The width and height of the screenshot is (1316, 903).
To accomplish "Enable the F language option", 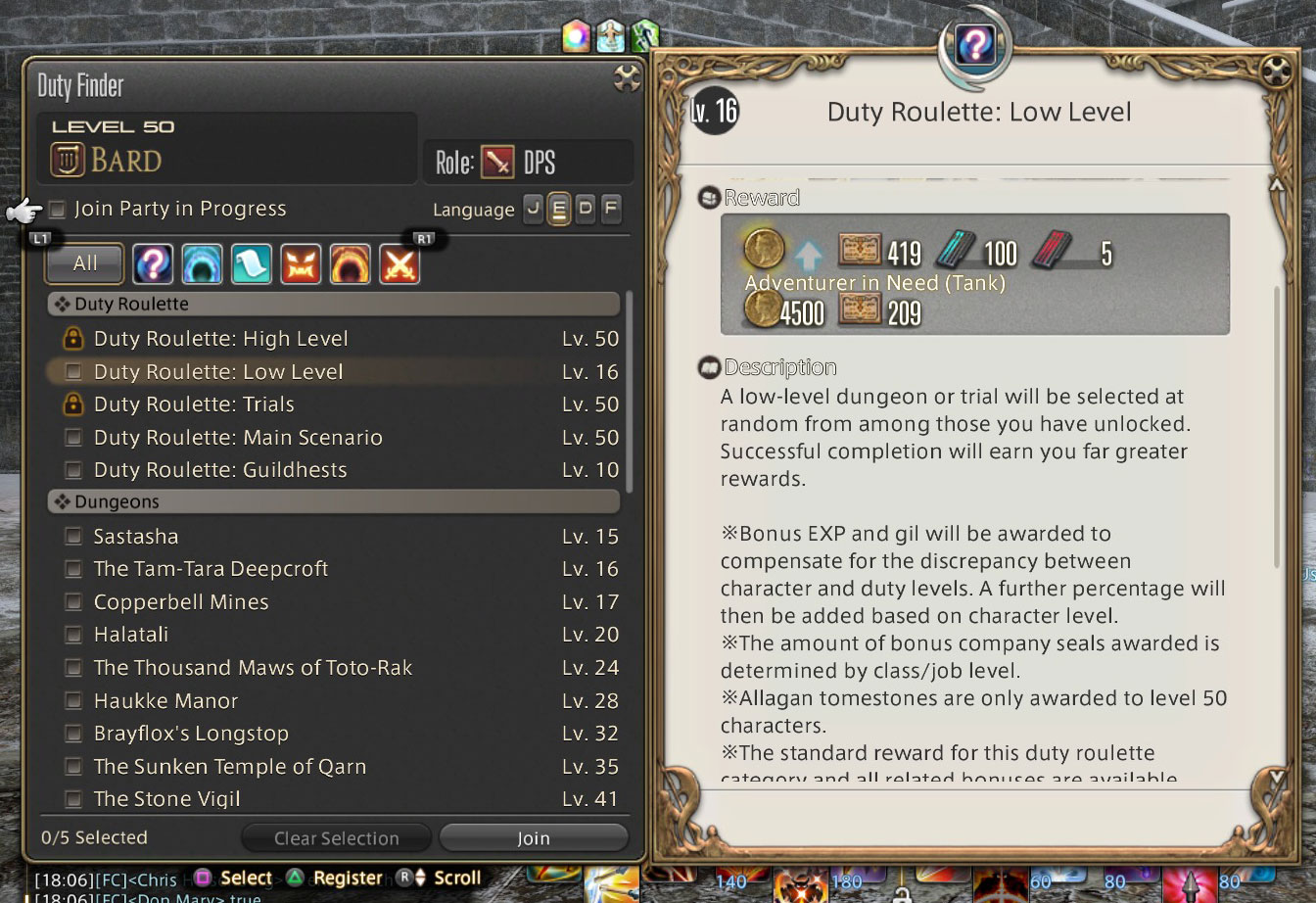I will click(610, 209).
